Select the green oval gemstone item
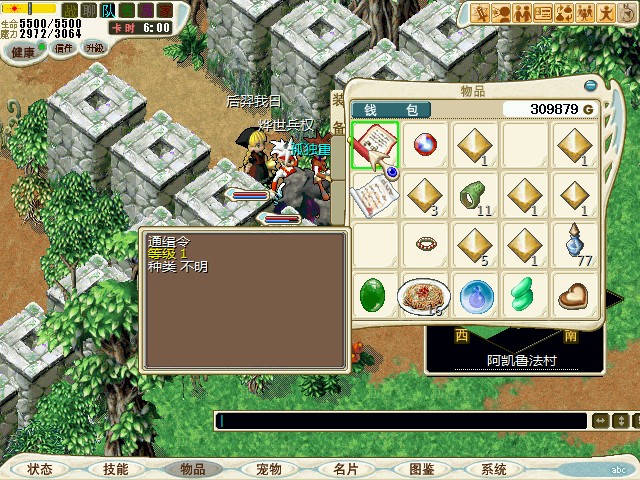 375,295
